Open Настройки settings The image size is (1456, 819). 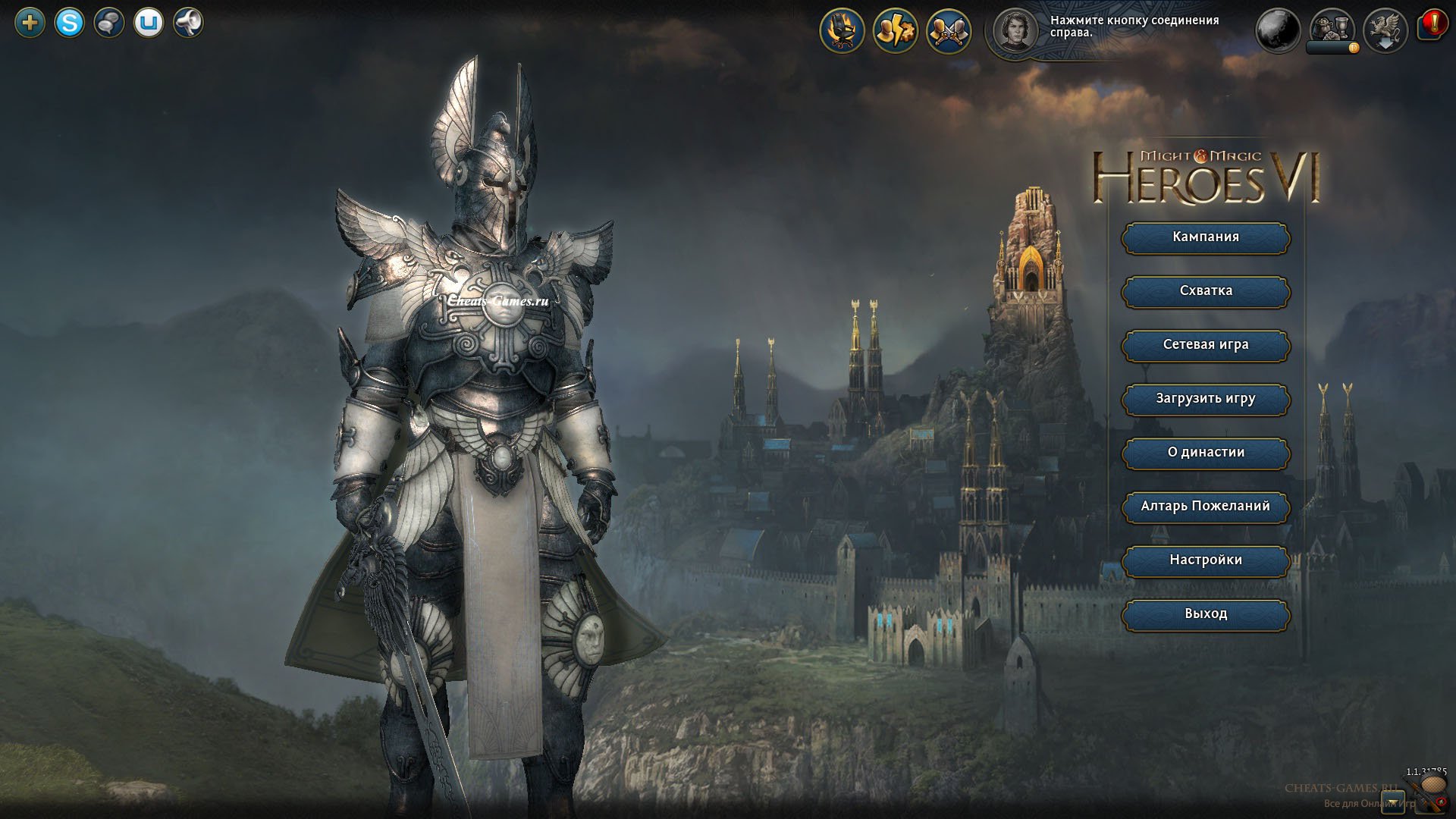[x=1206, y=560]
